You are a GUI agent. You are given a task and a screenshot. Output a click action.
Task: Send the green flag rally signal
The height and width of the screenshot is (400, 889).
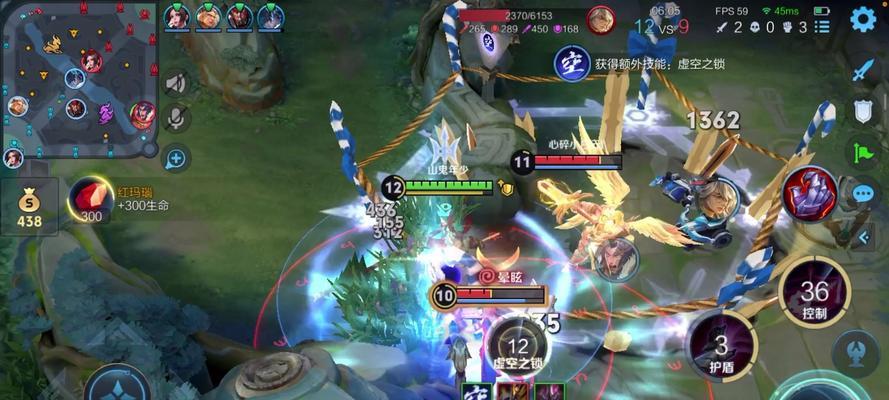[x=863, y=152]
